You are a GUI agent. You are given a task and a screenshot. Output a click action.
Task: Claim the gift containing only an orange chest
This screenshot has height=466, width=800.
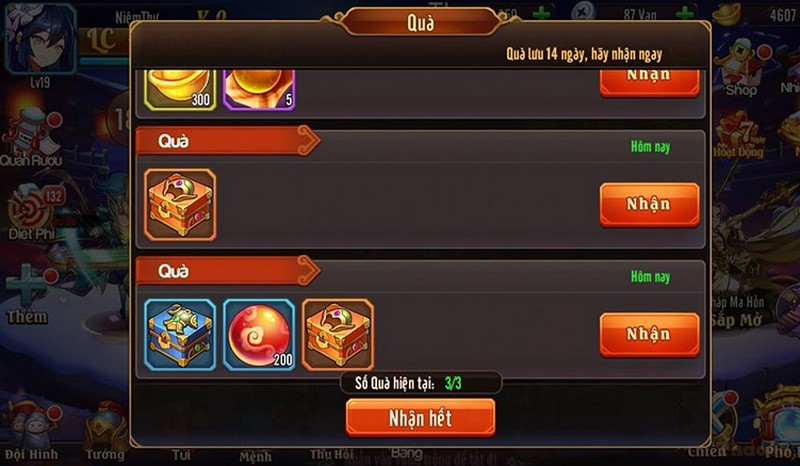click(648, 205)
